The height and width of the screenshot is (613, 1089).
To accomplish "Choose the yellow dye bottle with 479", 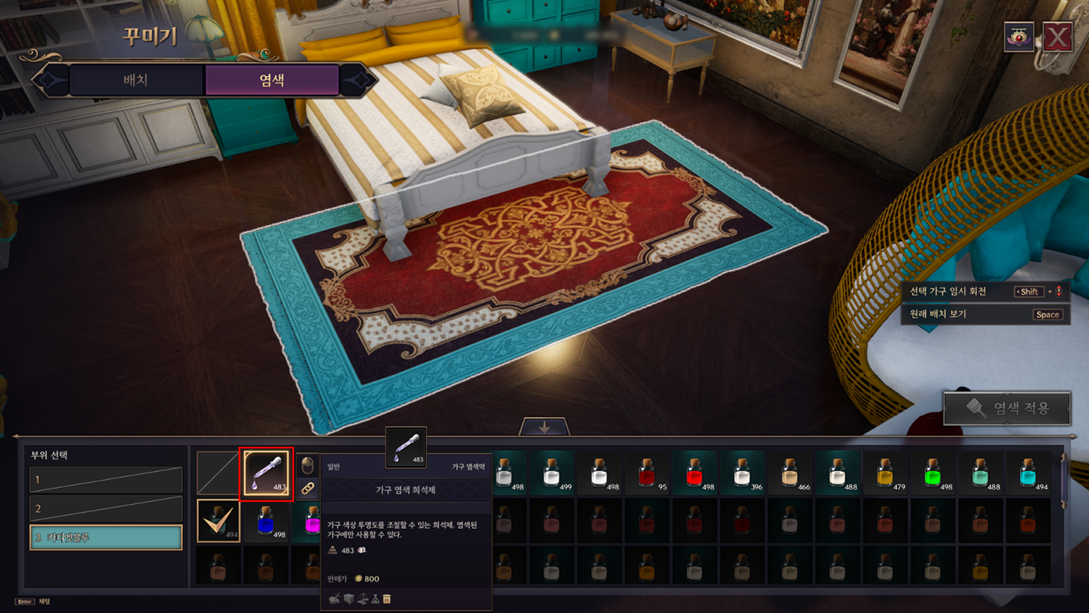I will pyautogui.click(x=885, y=472).
